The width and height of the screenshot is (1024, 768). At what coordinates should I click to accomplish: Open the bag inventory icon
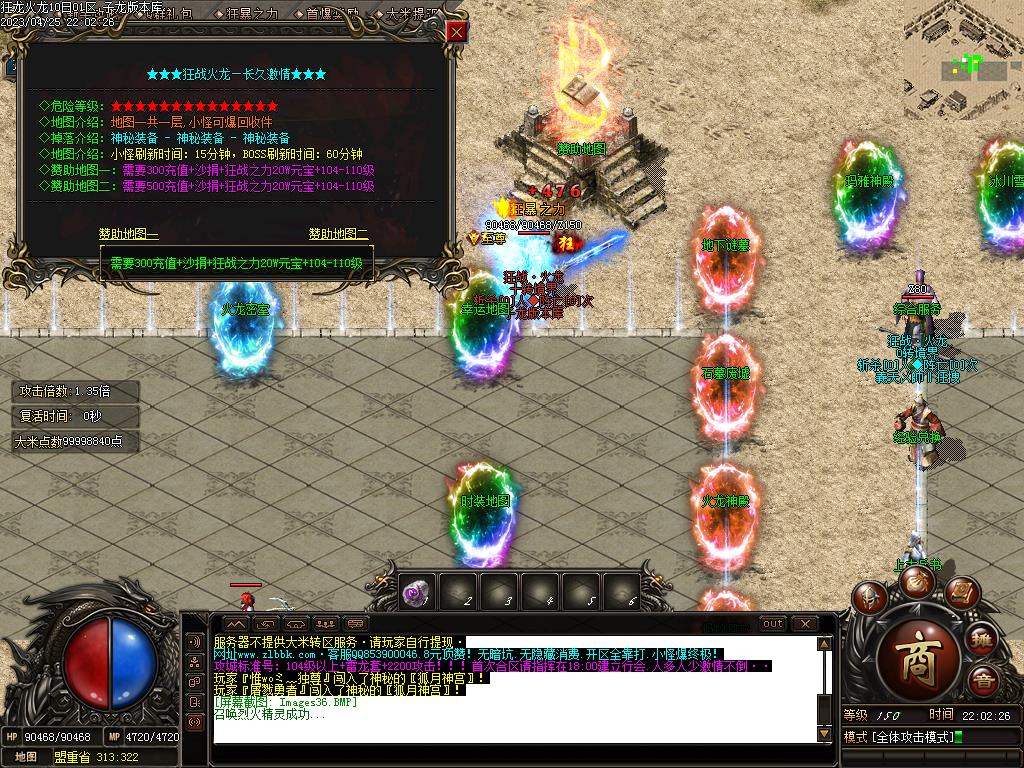[916, 582]
